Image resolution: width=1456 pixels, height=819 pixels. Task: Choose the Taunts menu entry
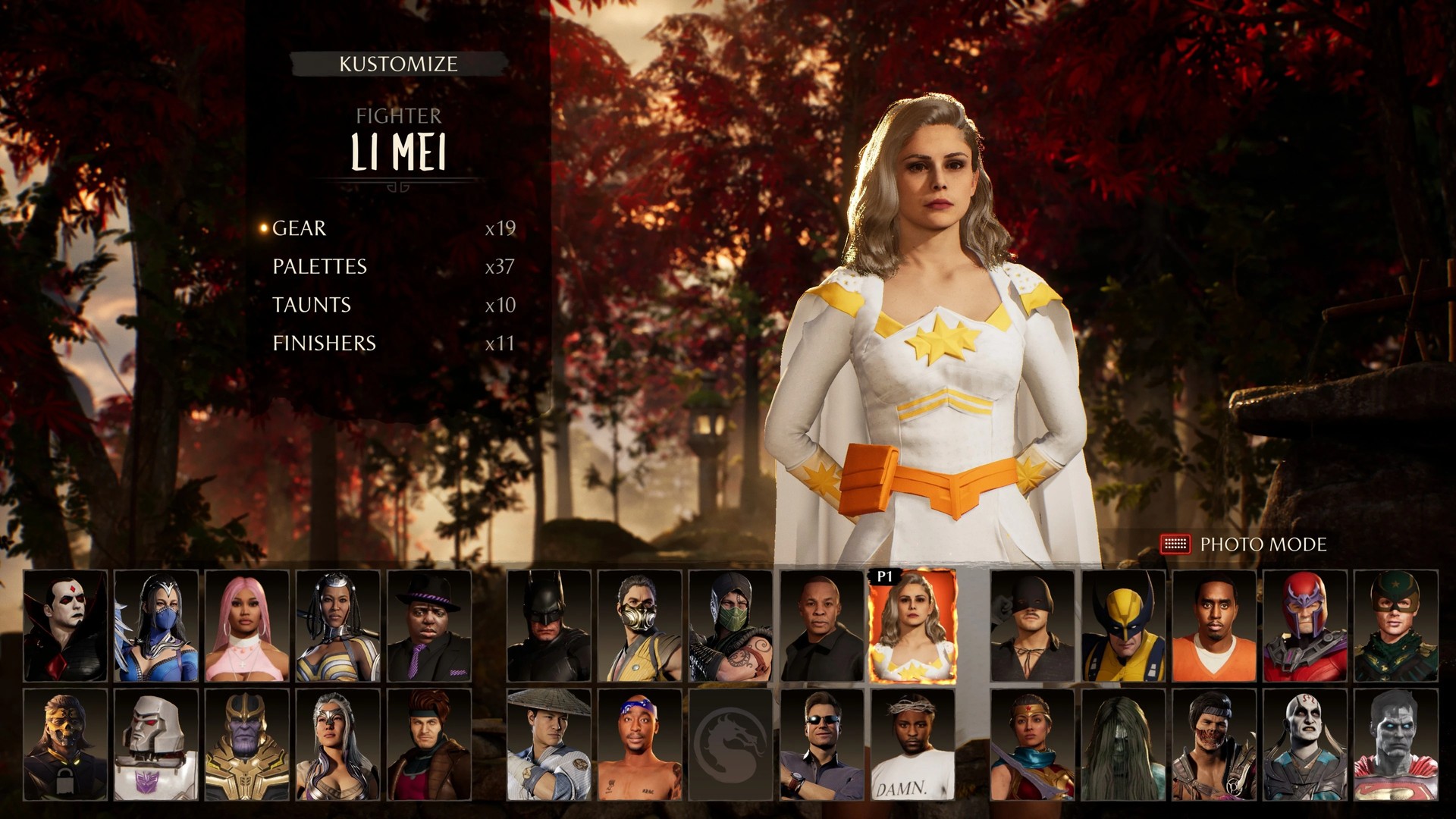click(312, 305)
